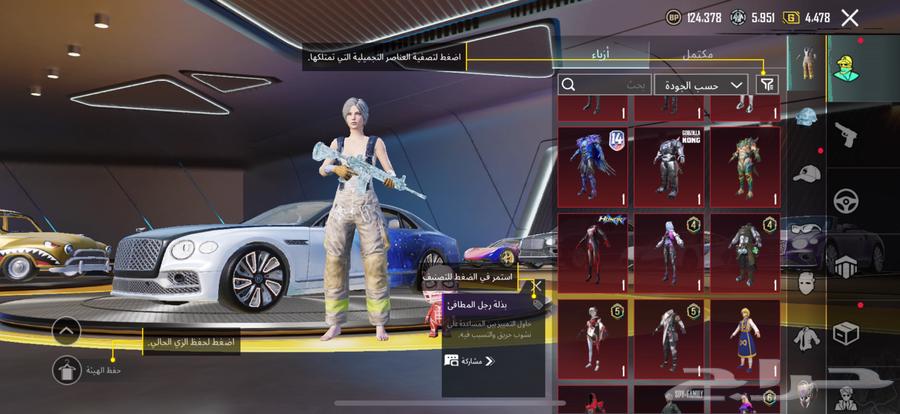Save the current outfit with حفظ الهيئة
Screen dimensions: 900x414
66,369
